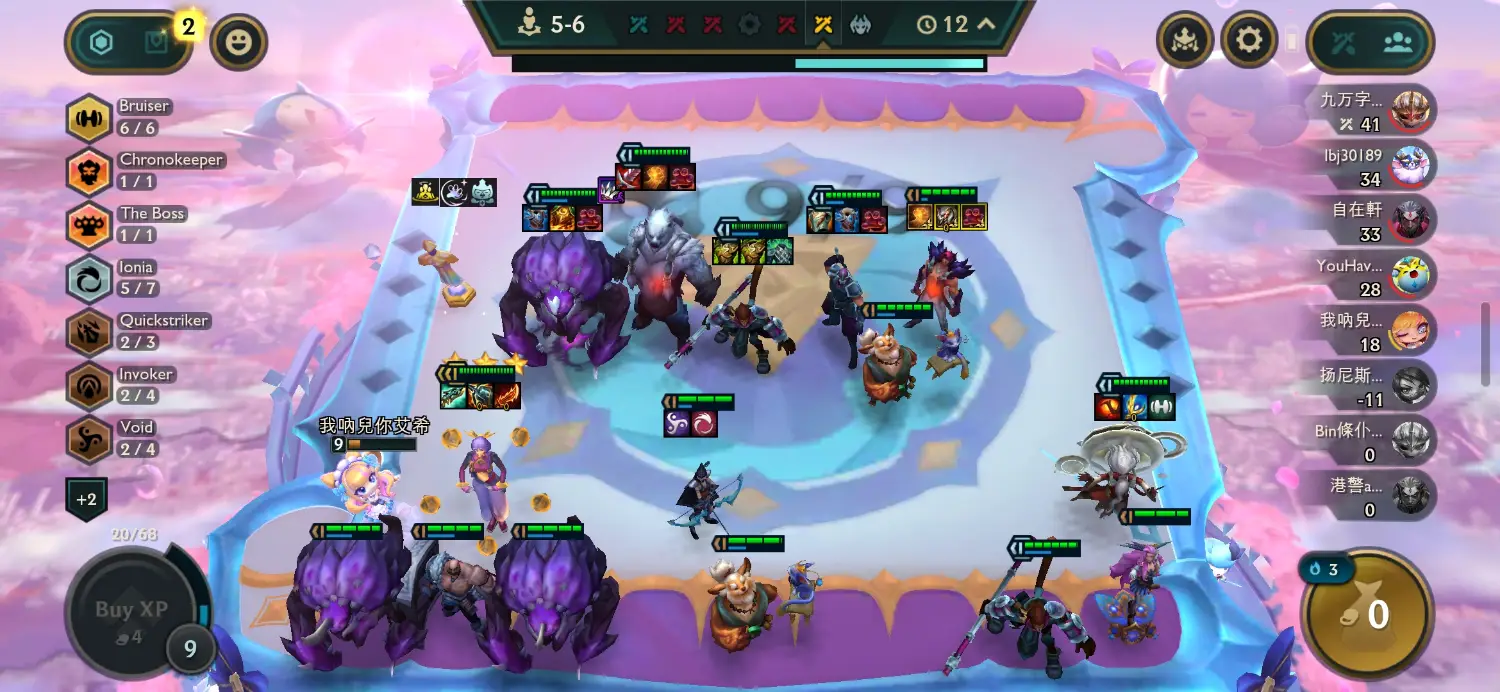The image size is (1500, 692).
Task: Open the gold pouch shop button
Action: coord(1367,614)
